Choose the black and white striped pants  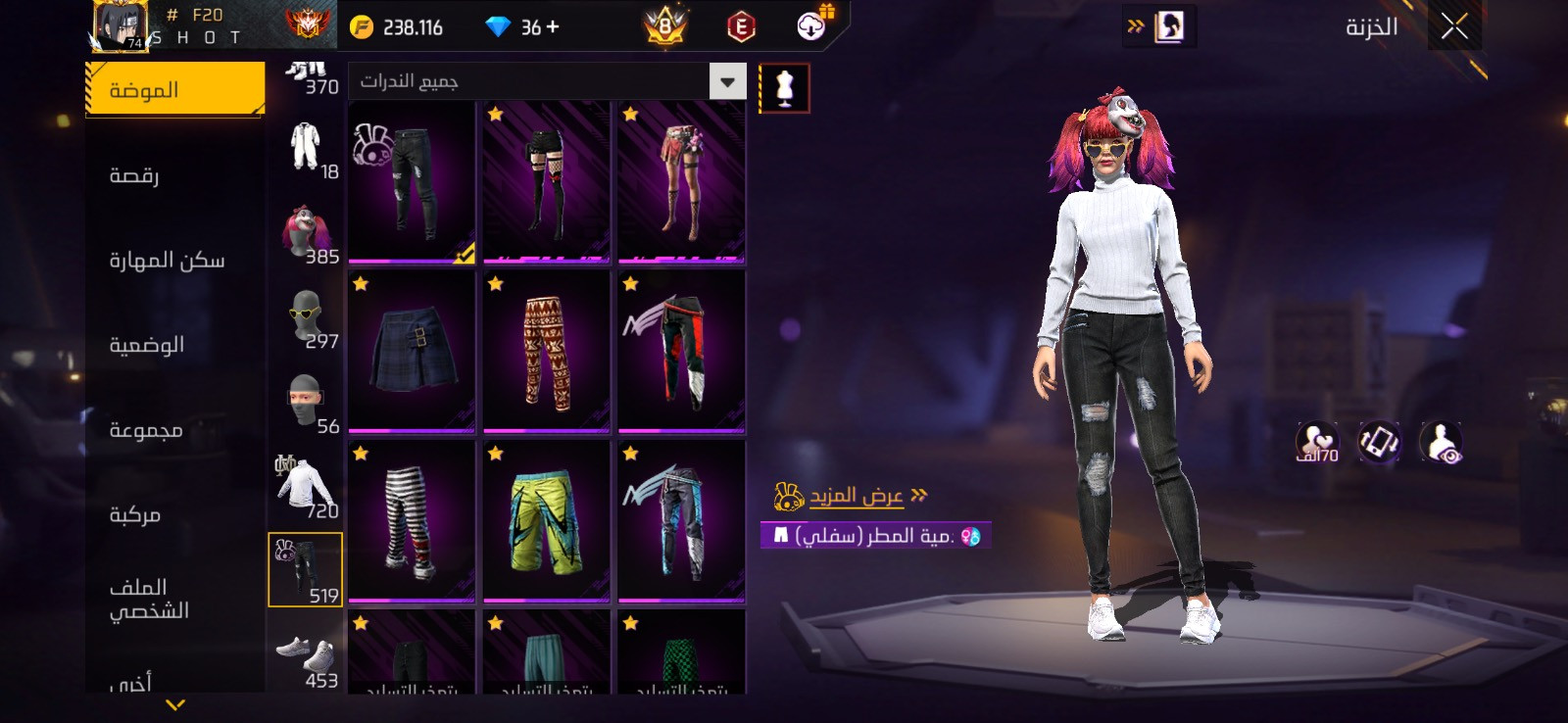412,520
